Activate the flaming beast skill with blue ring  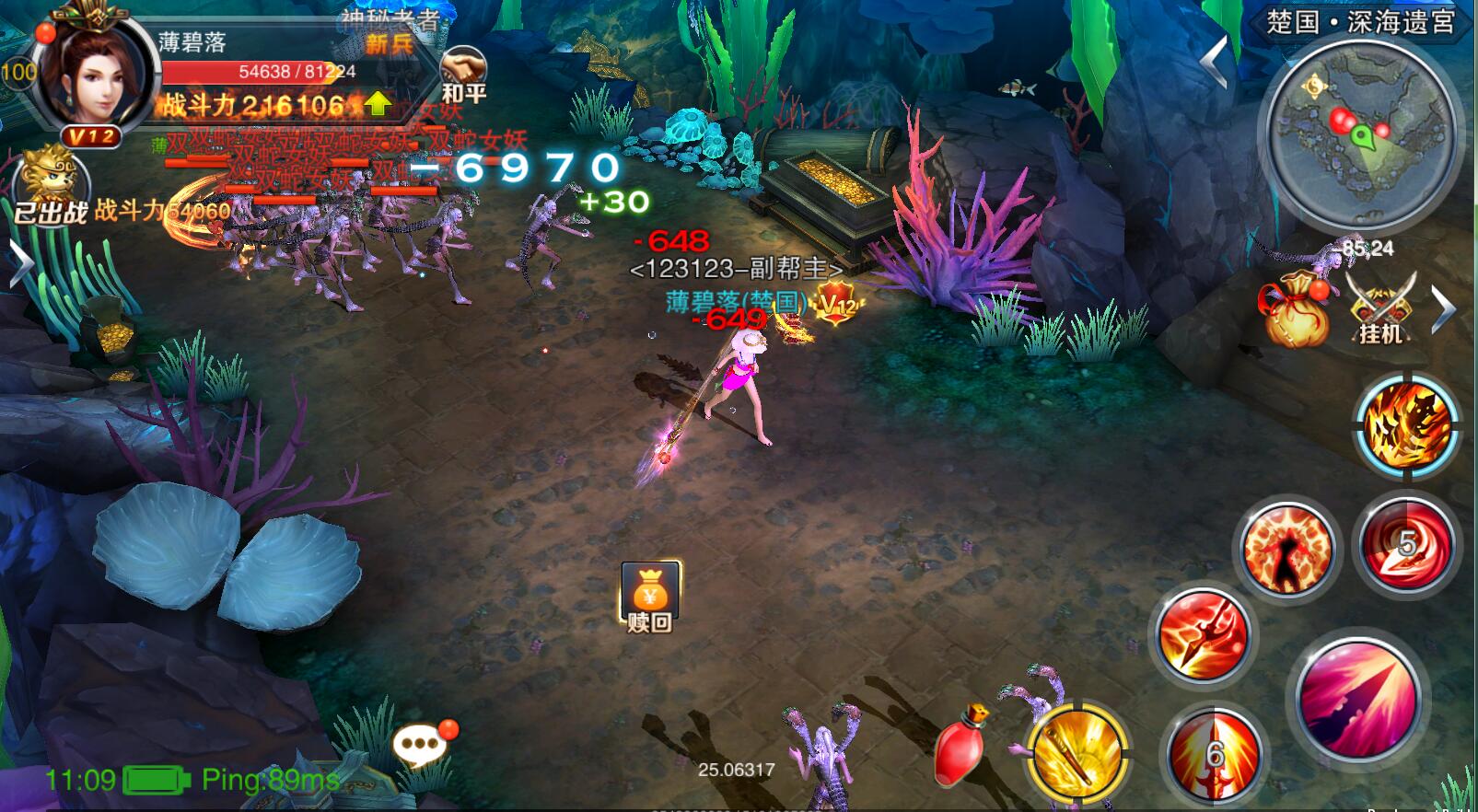[1405, 426]
